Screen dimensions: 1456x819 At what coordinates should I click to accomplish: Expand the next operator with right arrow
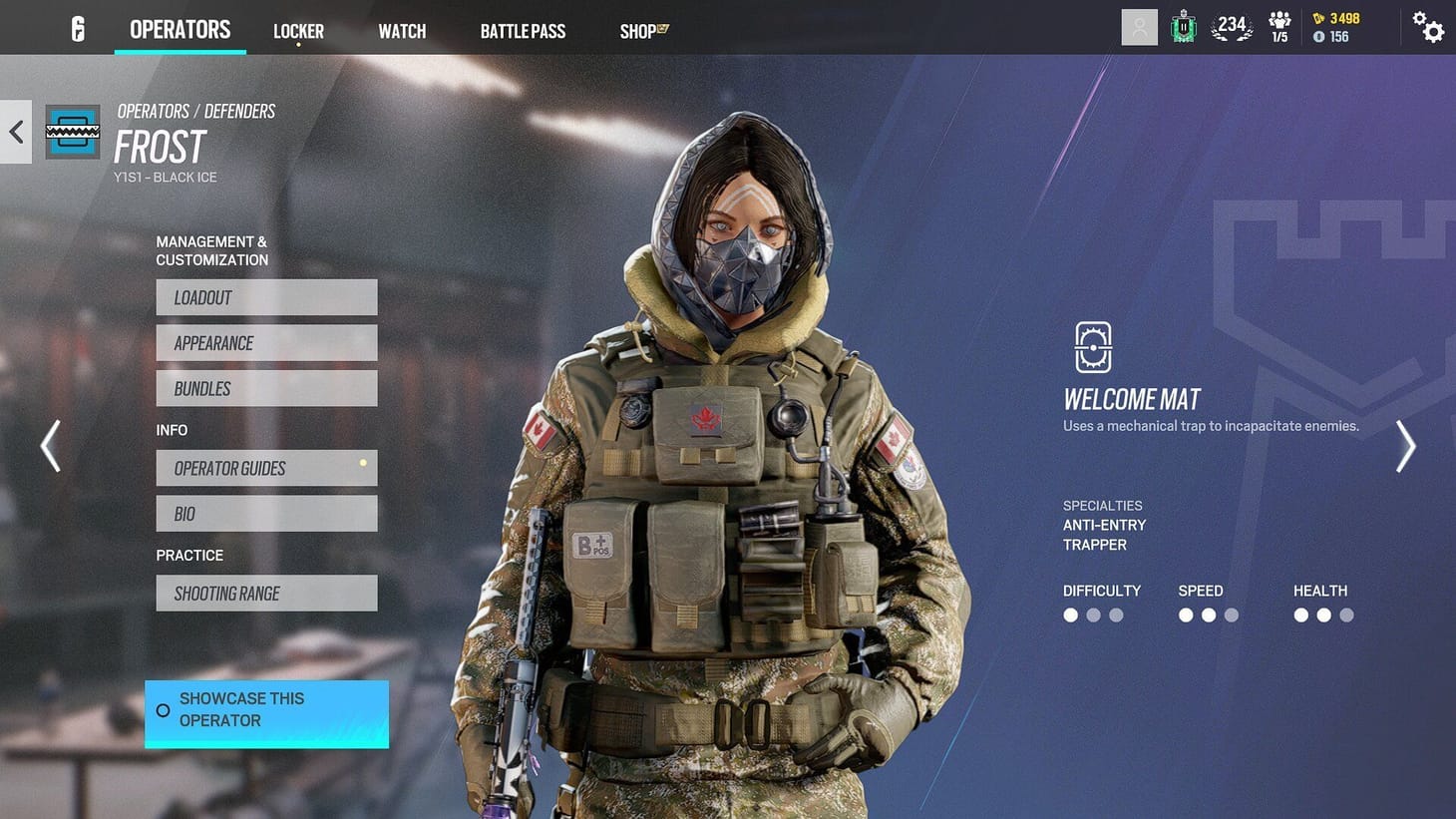click(1406, 446)
